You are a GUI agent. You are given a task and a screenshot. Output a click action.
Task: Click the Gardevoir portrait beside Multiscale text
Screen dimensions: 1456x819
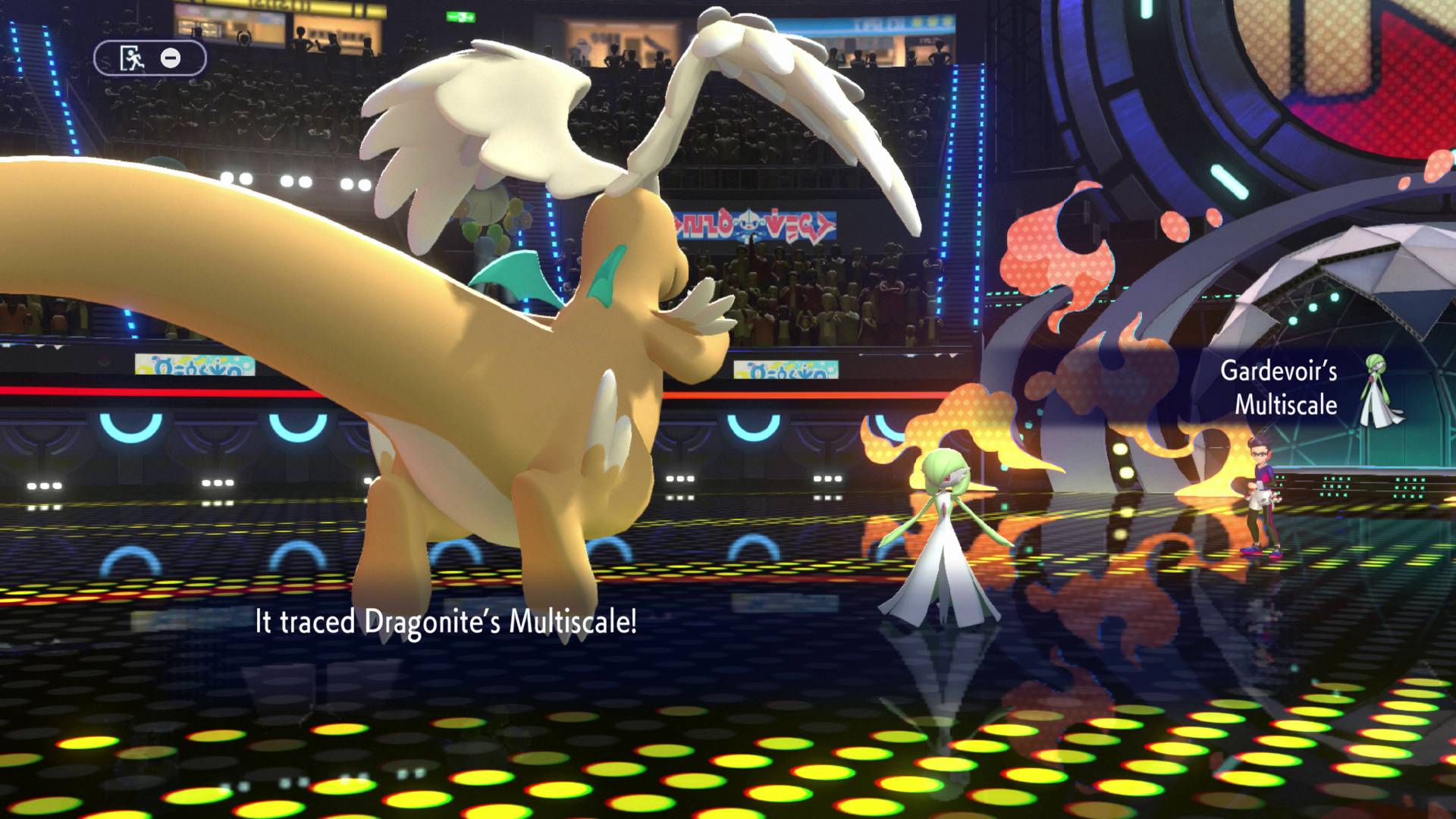[x=1382, y=390]
